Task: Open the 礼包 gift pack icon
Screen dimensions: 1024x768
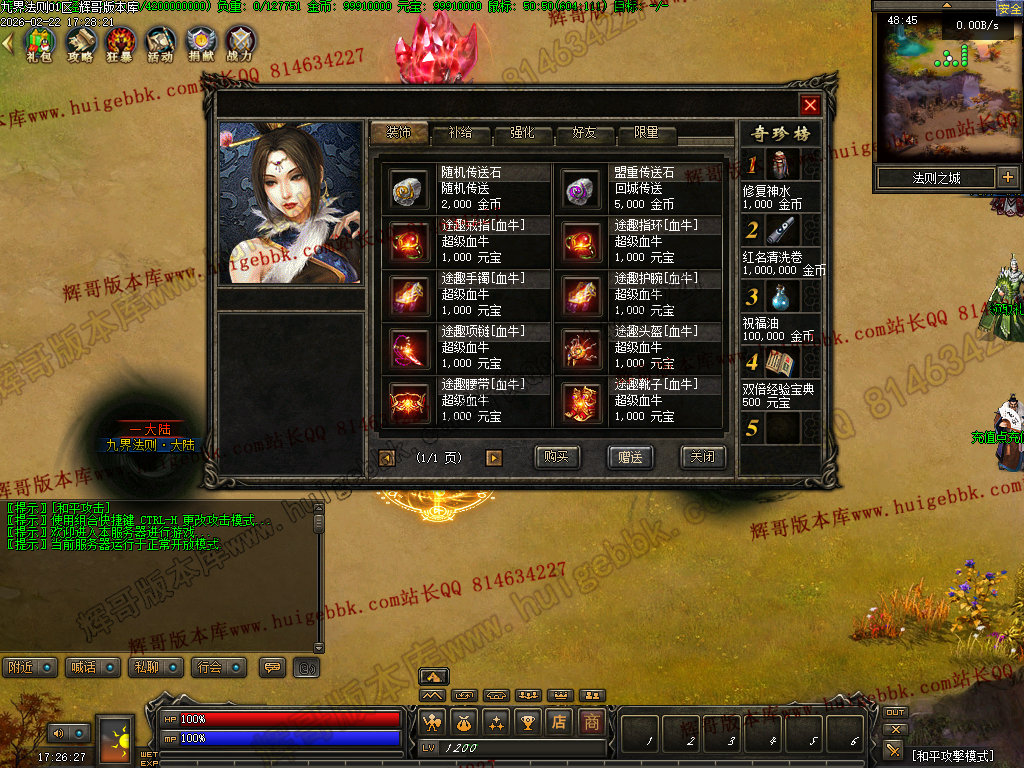Action: click(40, 42)
